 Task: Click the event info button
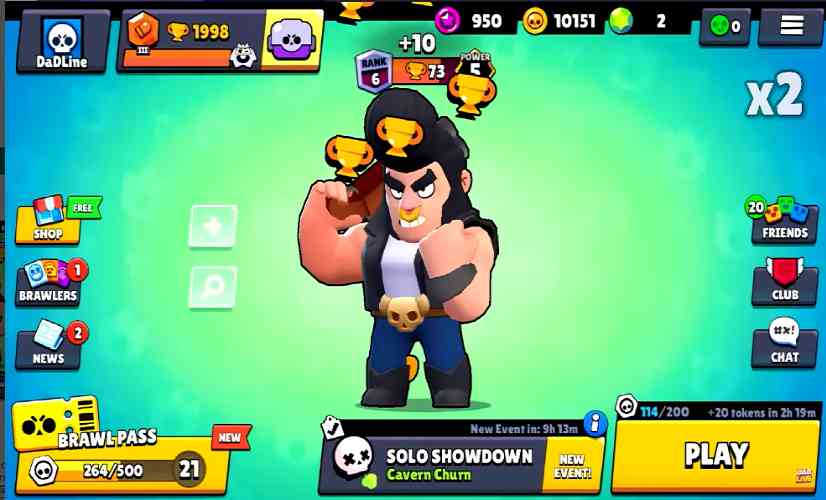(x=596, y=423)
